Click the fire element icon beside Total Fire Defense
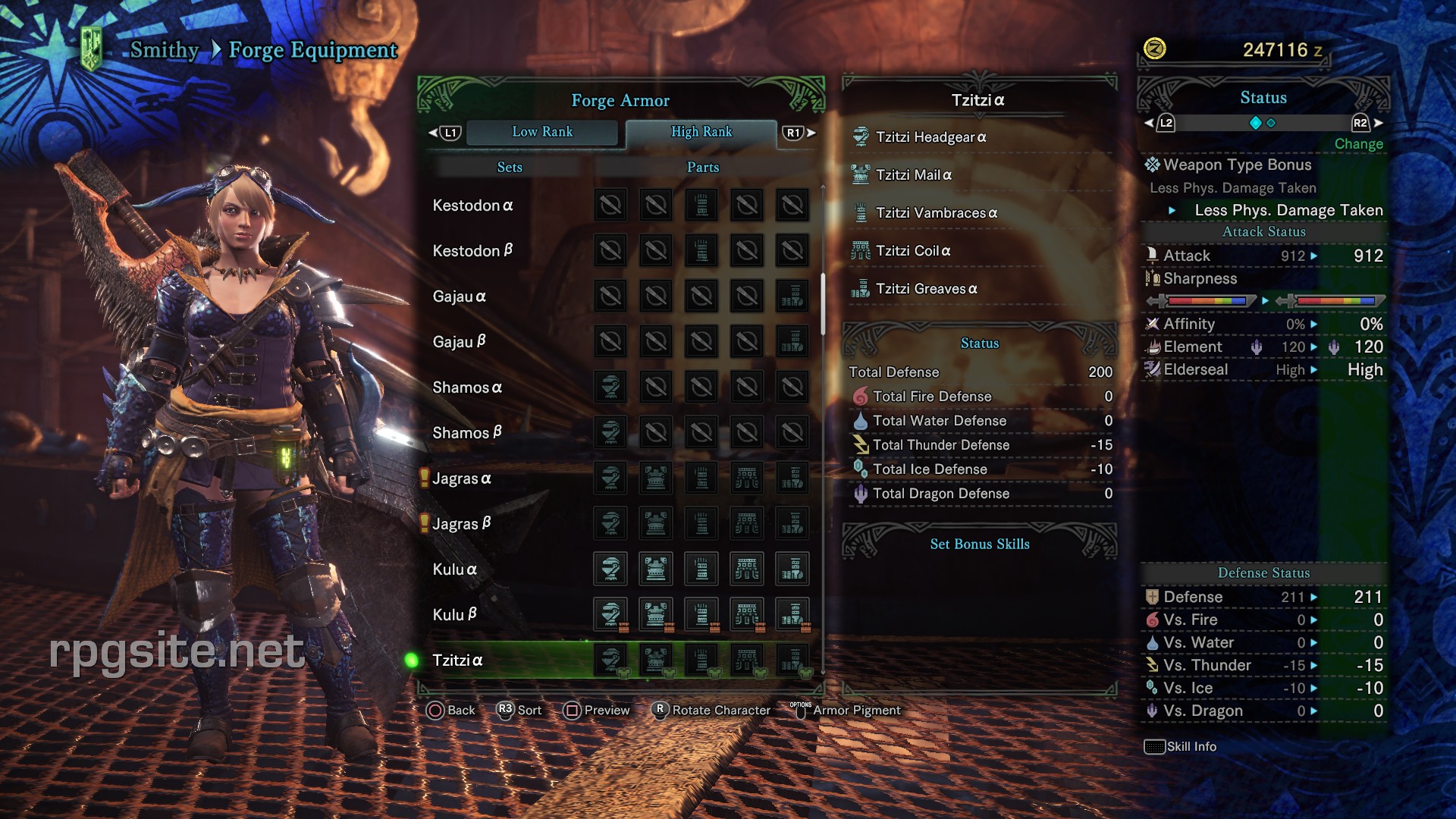Viewport: 1456px width, 819px height. pyautogui.click(x=860, y=396)
